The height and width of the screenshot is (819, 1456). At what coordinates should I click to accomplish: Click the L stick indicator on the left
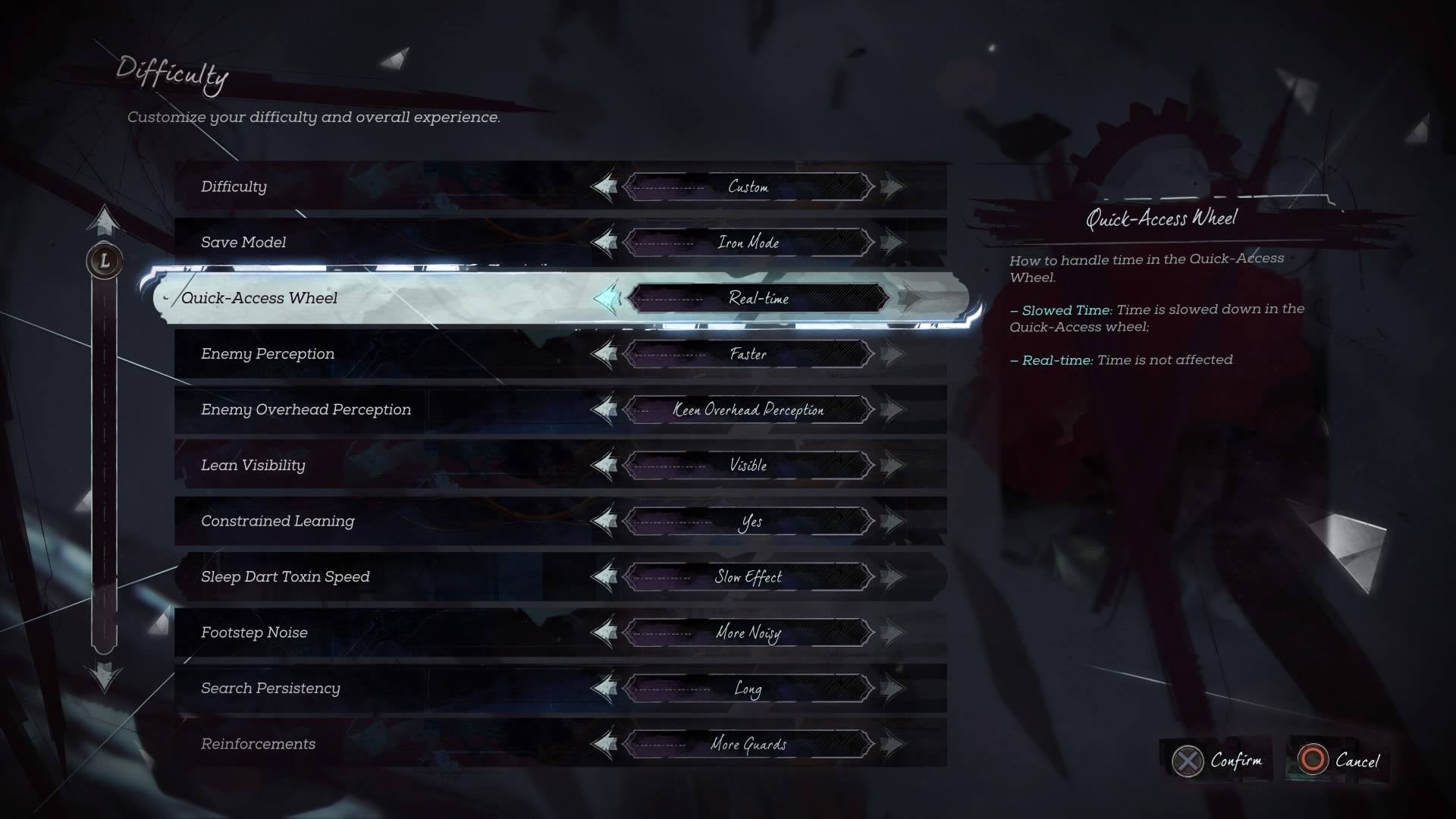(x=105, y=260)
